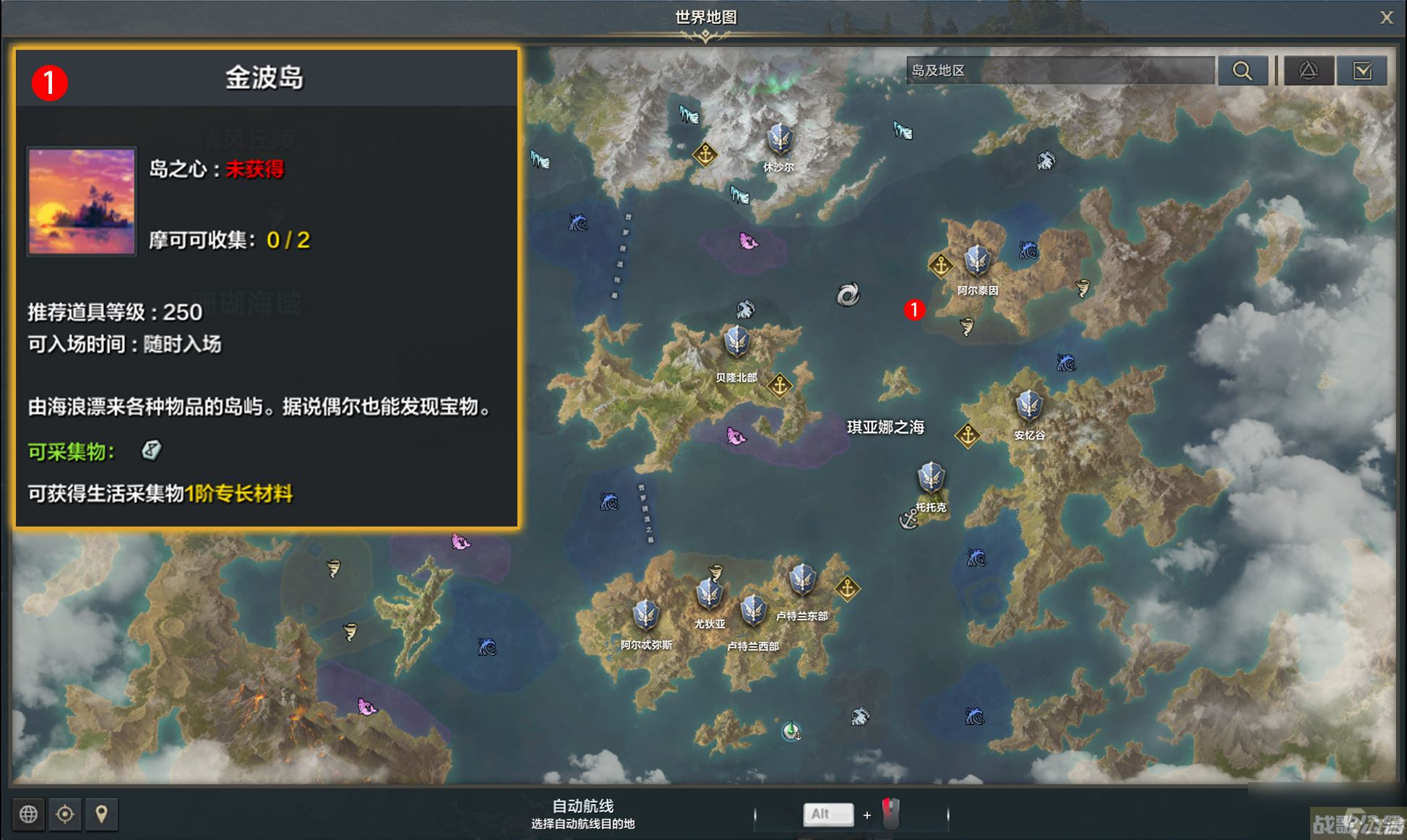
Task: Toggle the triangle map filter
Action: click(x=1309, y=70)
